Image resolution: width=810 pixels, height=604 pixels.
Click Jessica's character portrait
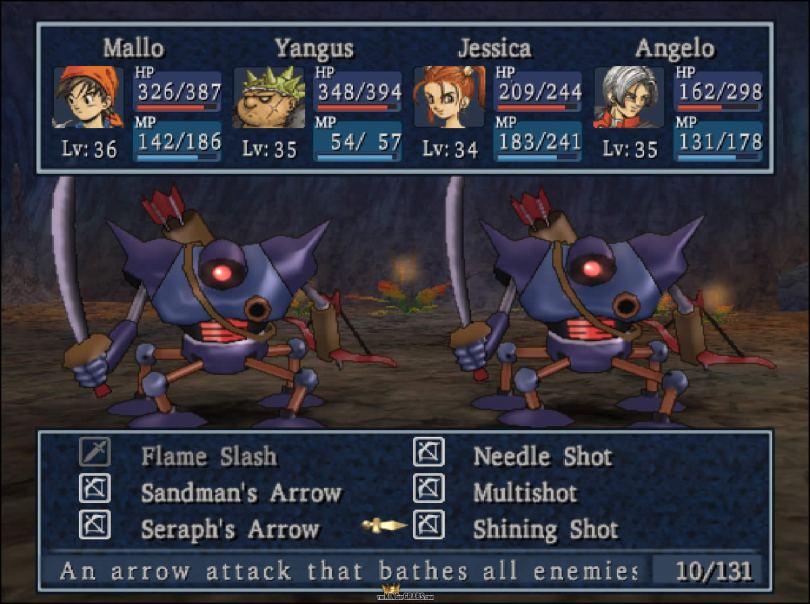449,97
